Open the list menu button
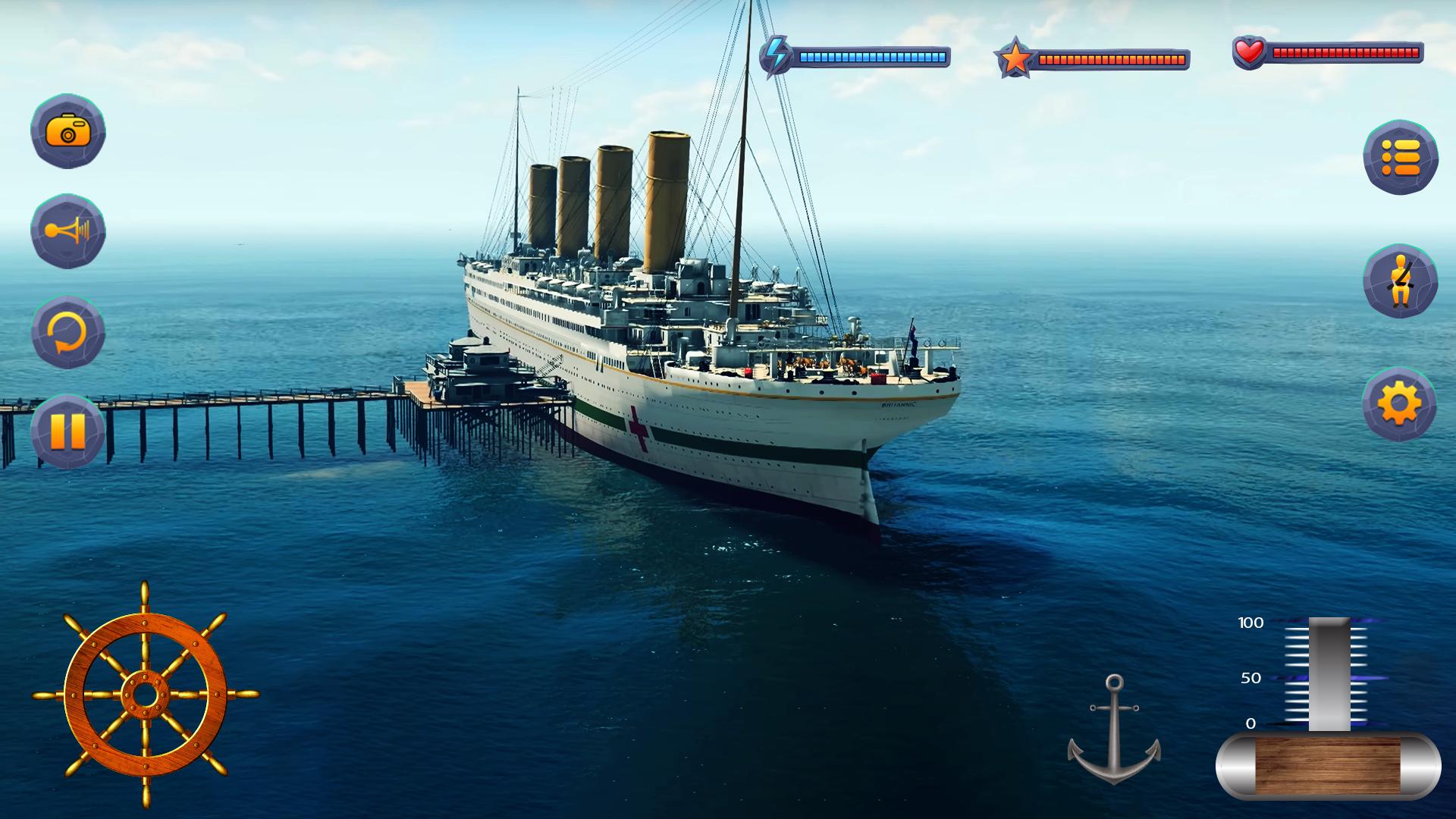This screenshot has height=819, width=1456. click(1400, 158)
